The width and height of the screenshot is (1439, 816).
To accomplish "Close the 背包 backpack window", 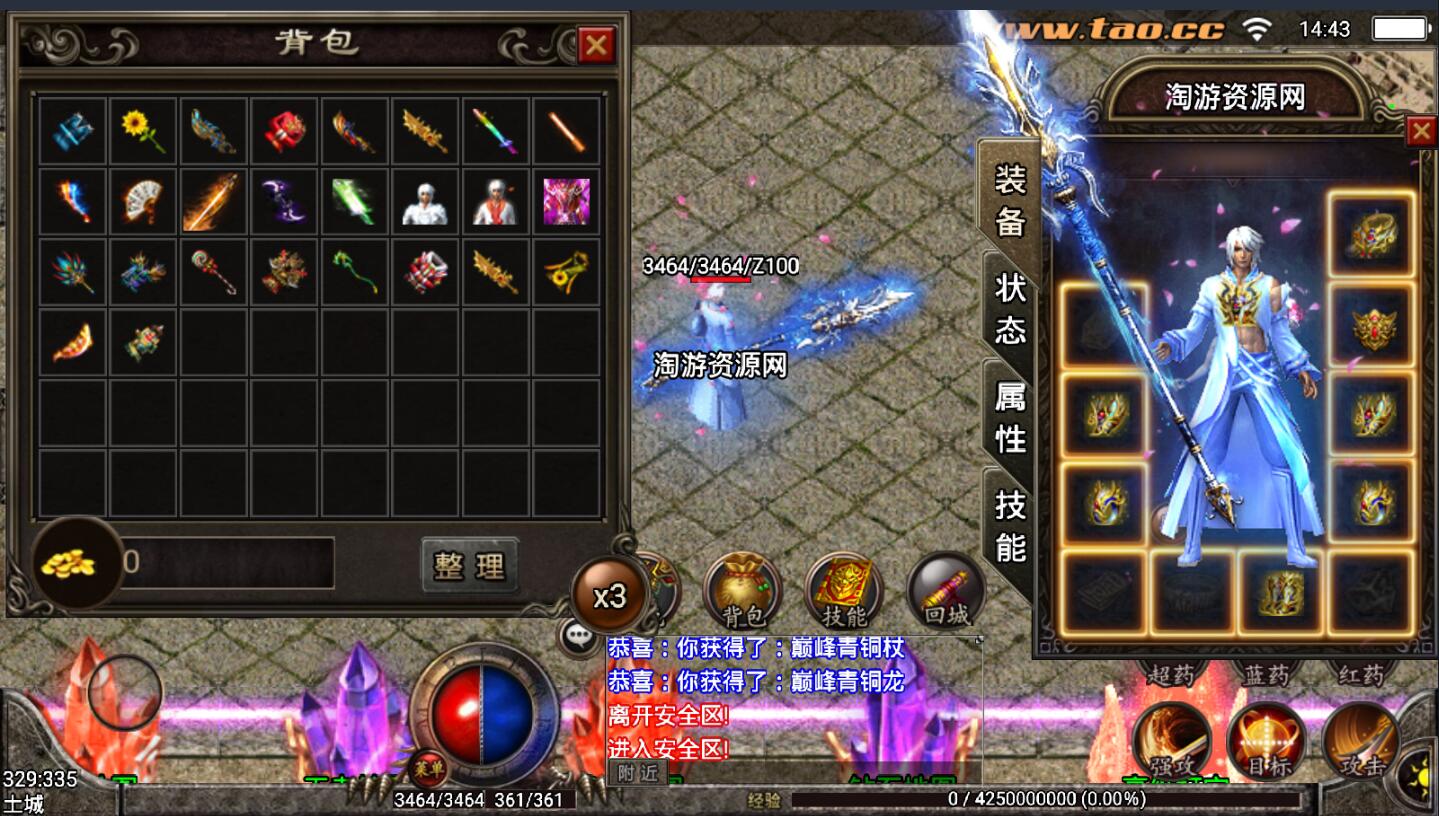I will [596, 45].
